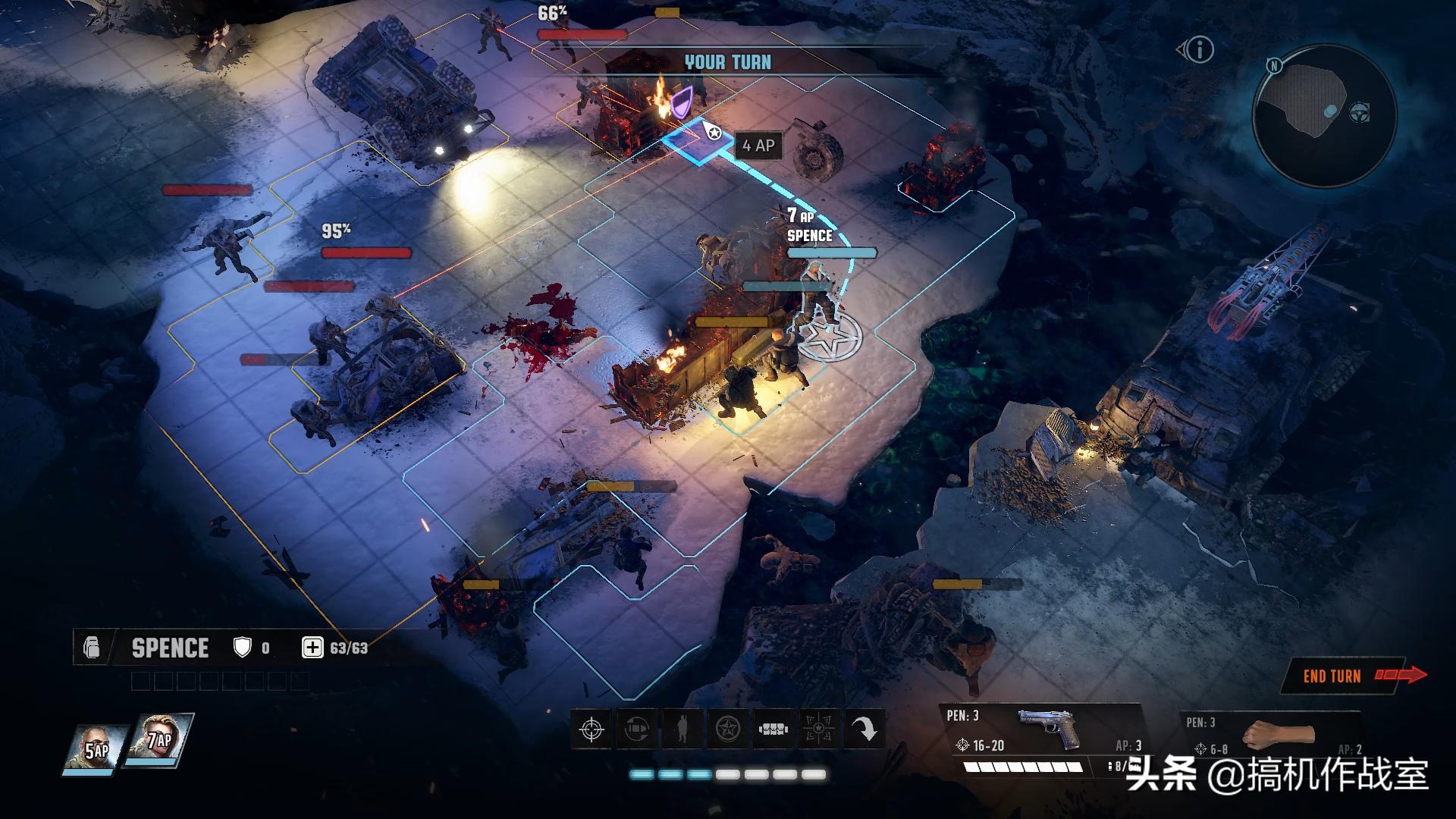Open the minimap
This screenshot has height=819, width=1456.
[x=1323, y=115]
